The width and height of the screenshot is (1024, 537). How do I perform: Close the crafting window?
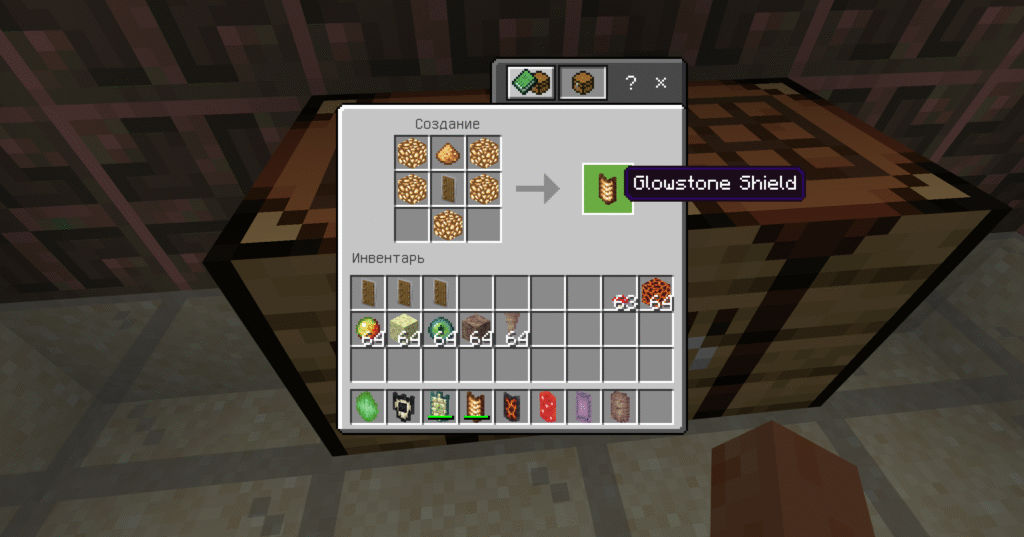[x=661, y=84]
